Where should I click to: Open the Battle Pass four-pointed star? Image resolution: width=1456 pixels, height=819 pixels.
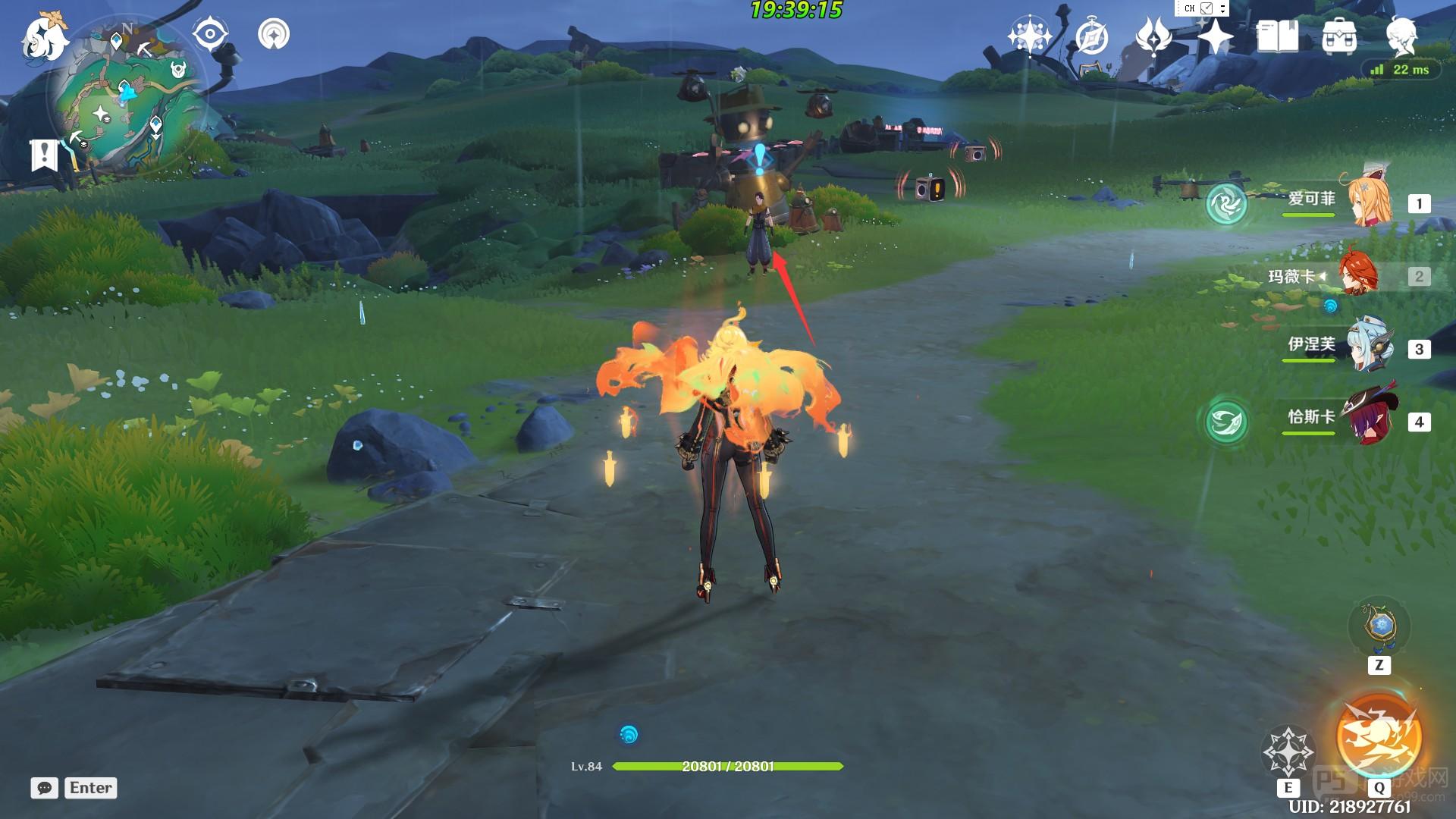[1215, 36]
